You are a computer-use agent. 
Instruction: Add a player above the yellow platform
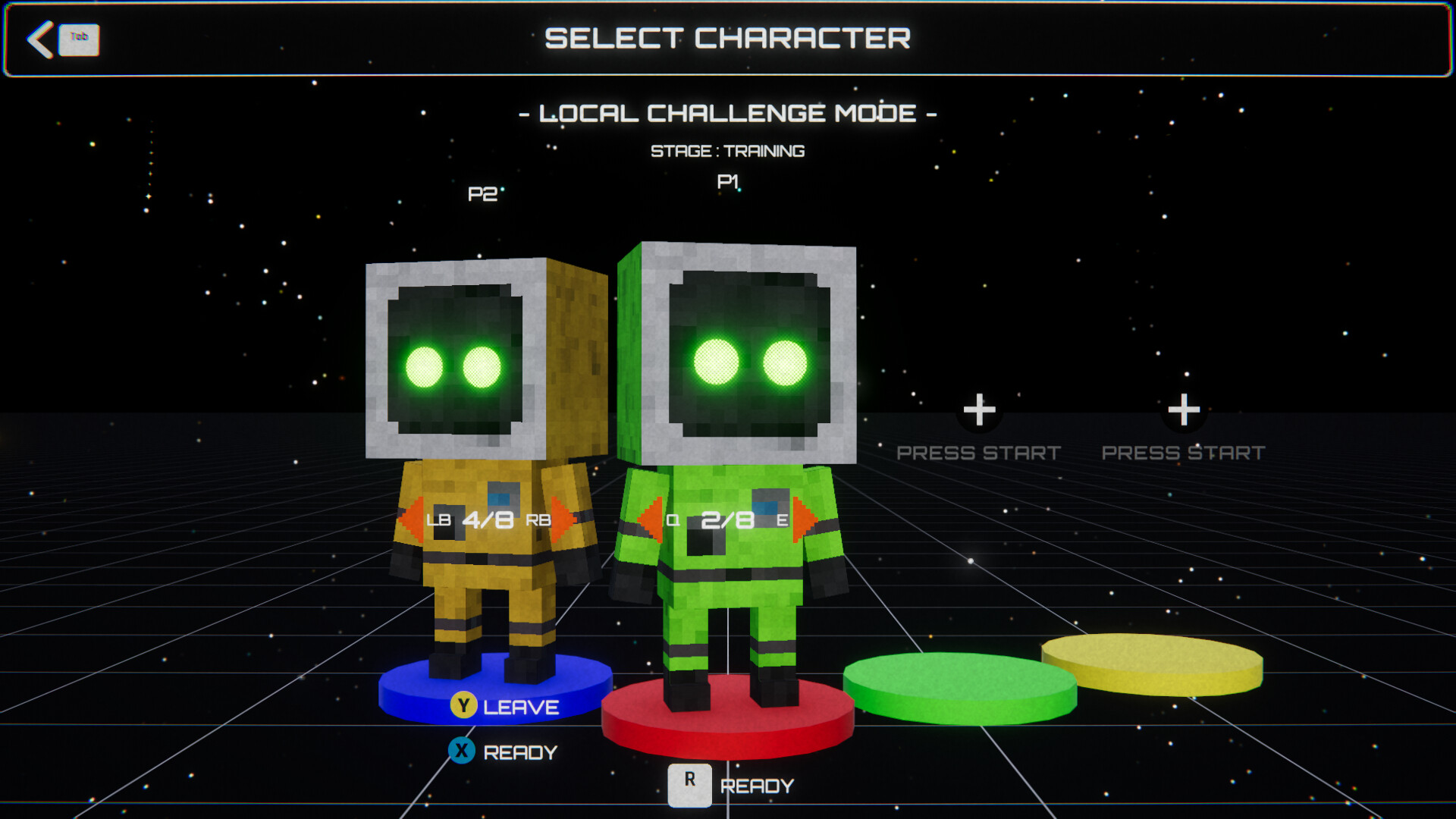point(1183,410)
